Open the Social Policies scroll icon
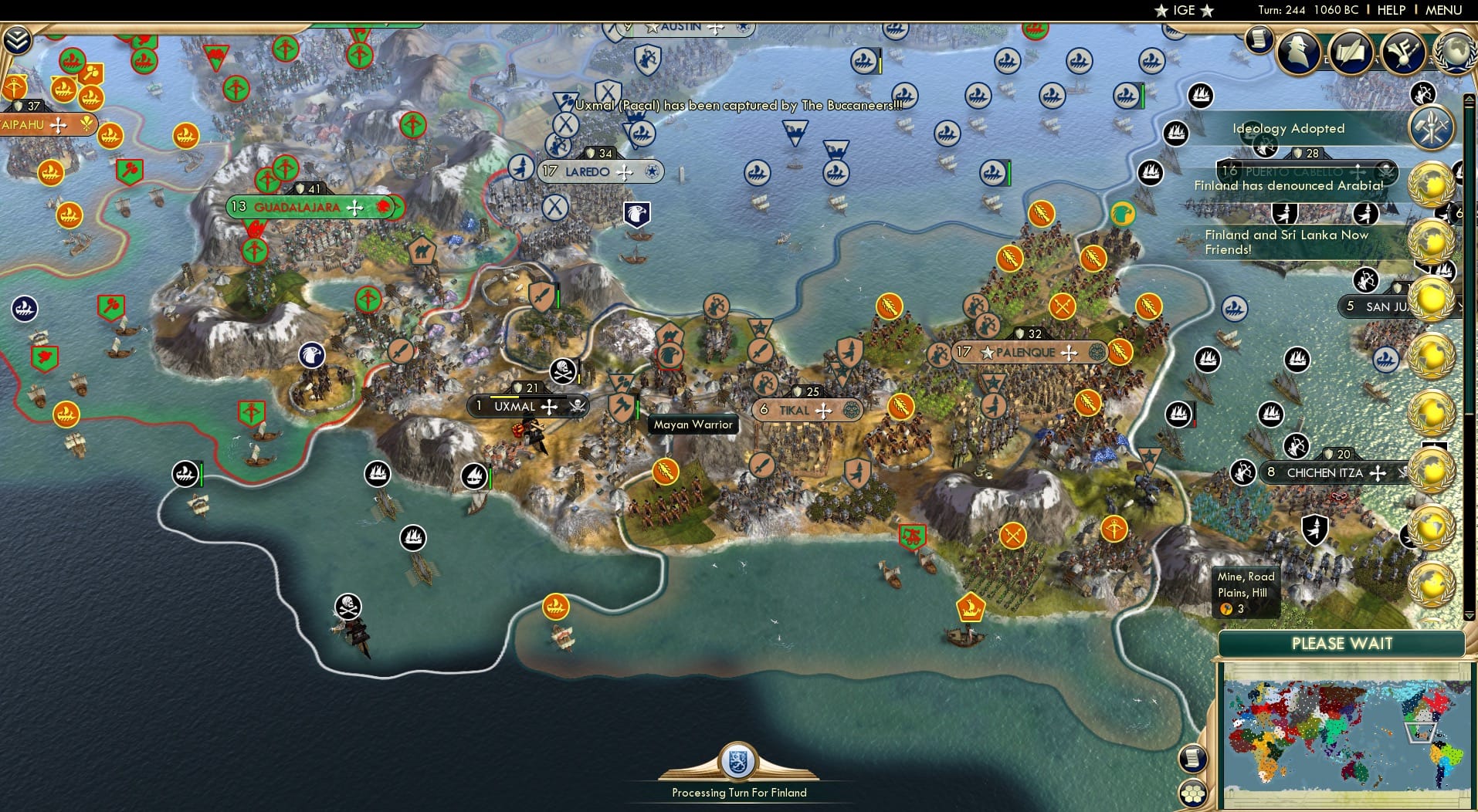Viewport: 1478px width, 812px height. click(1351, 51)
